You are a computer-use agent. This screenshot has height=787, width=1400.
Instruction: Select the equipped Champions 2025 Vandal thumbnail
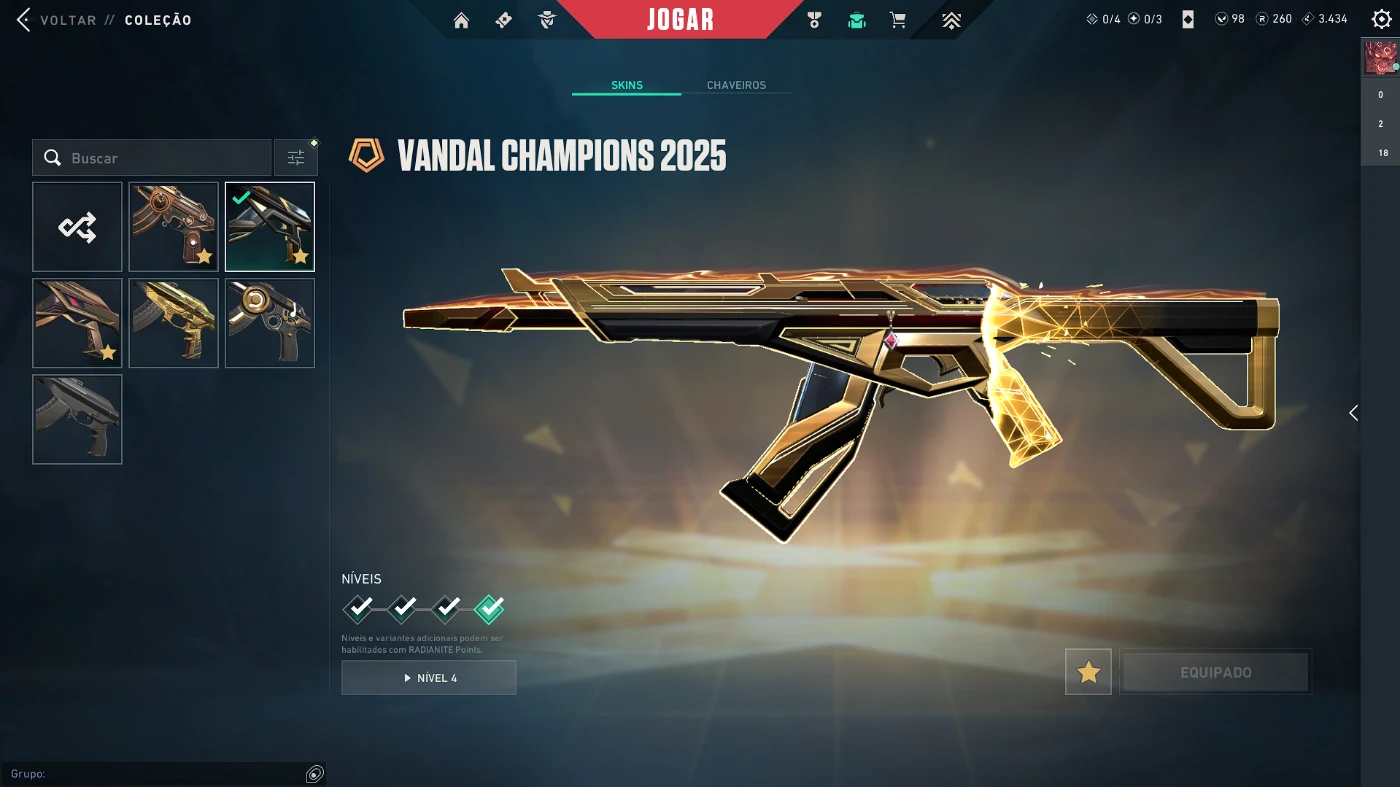[270, 227]
